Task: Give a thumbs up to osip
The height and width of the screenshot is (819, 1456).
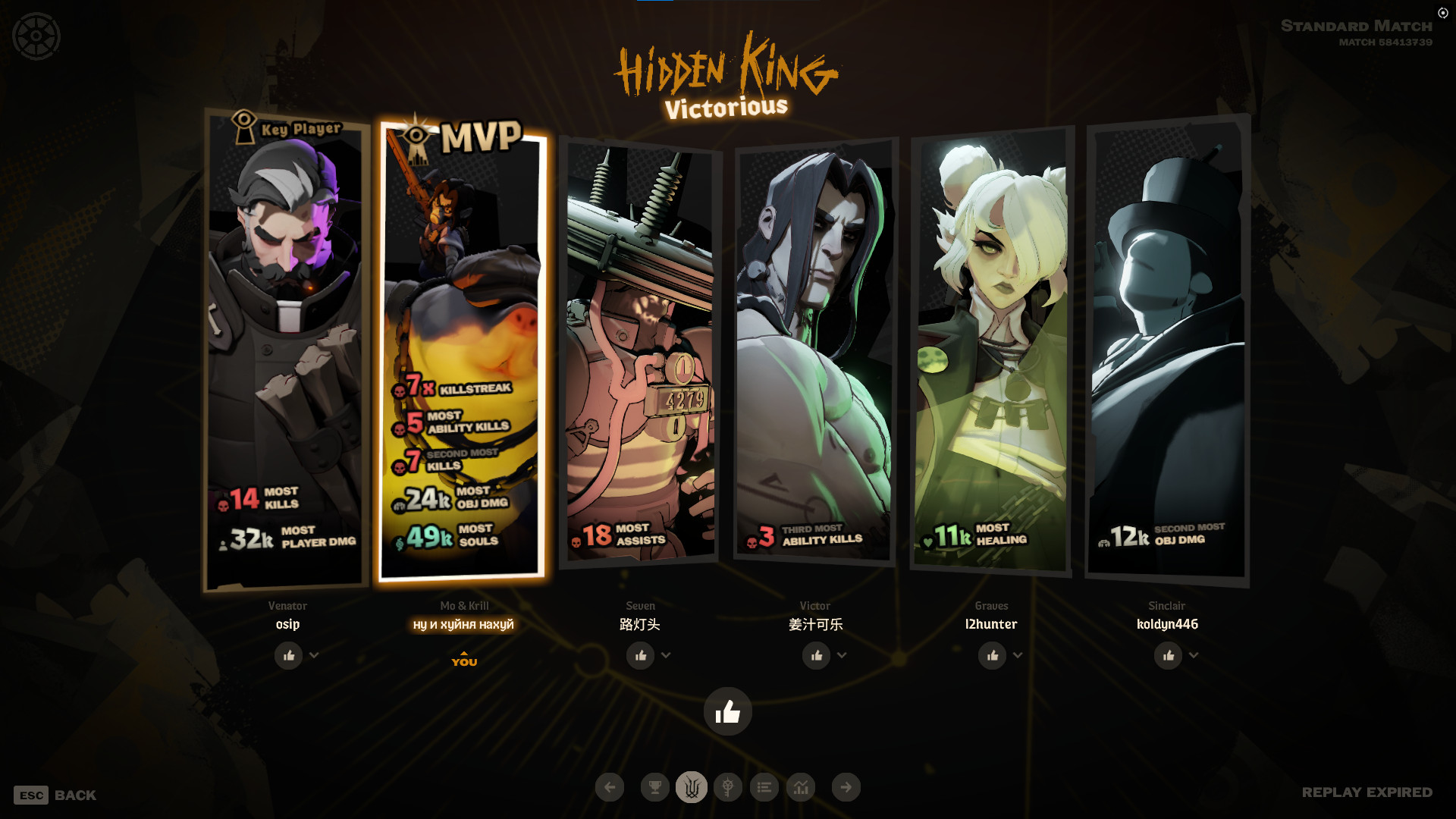Action: (288, 656)
